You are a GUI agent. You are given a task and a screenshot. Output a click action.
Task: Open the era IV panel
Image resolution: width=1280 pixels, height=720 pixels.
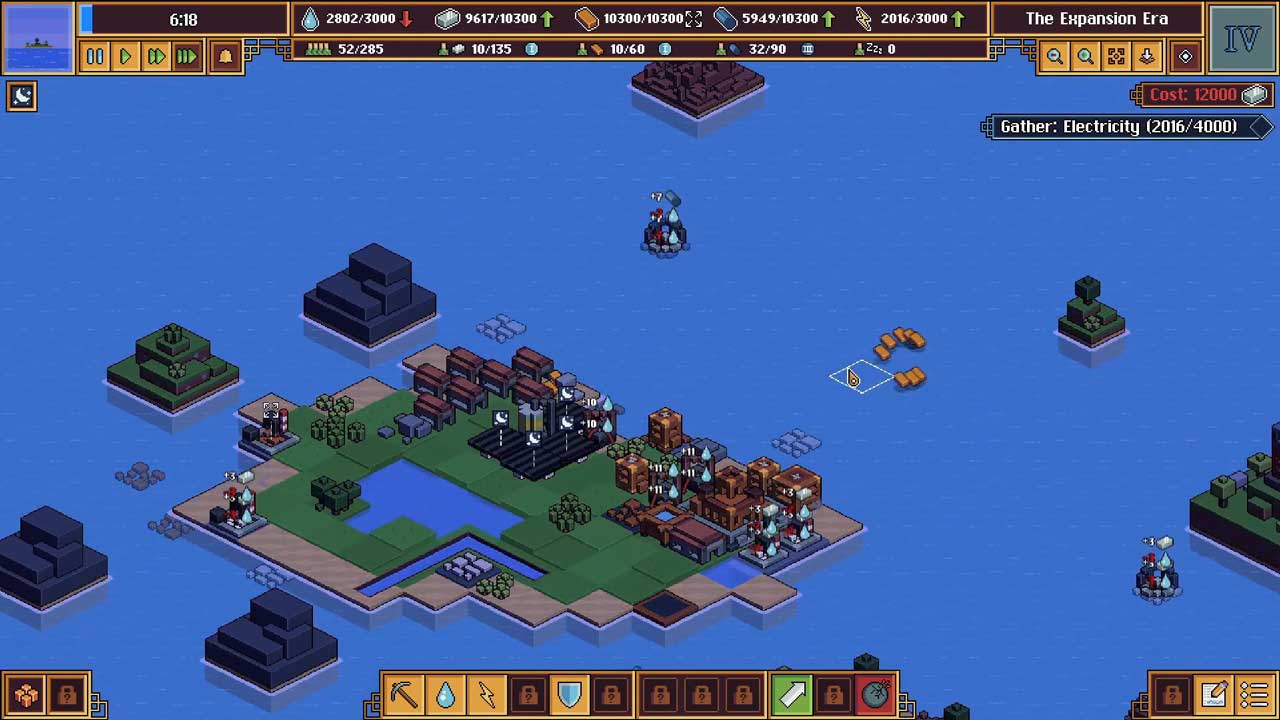pyautogui.click(x=1241, y=39)
